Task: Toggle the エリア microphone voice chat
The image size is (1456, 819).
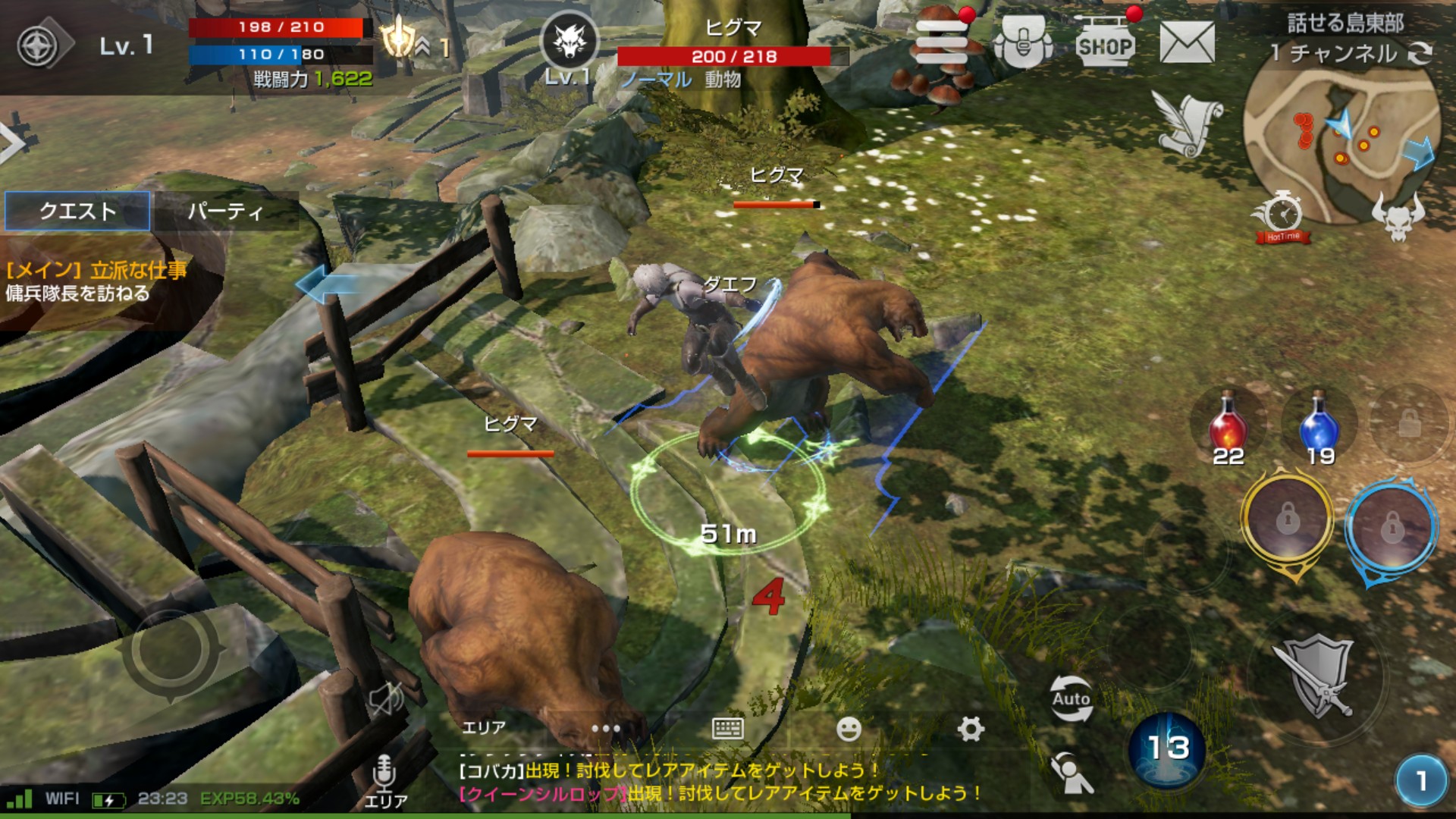Action: [x=384, y=780]
